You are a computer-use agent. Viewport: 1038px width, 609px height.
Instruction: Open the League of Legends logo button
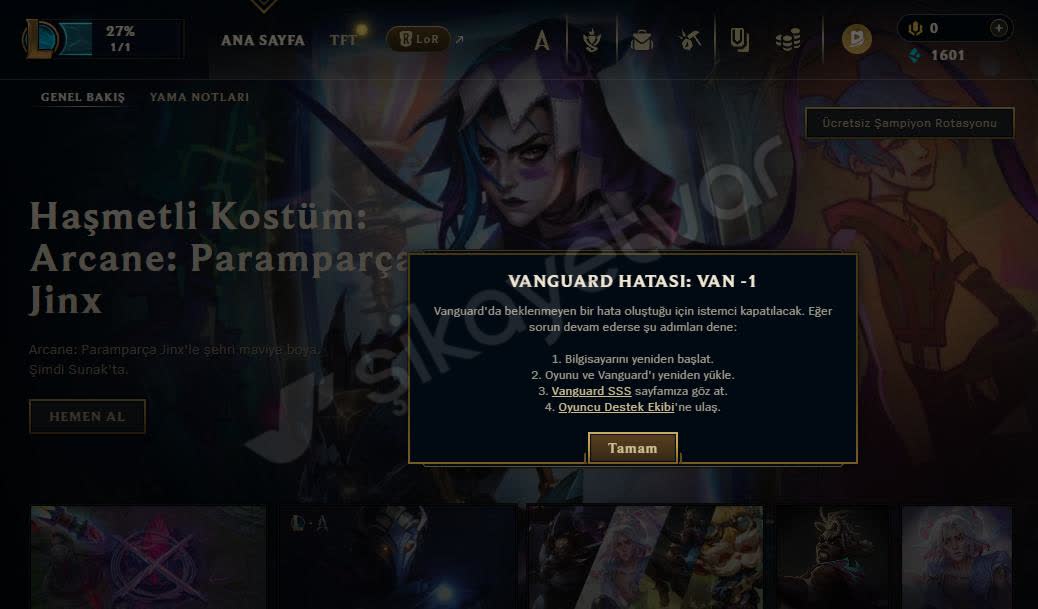coord(44,40)
